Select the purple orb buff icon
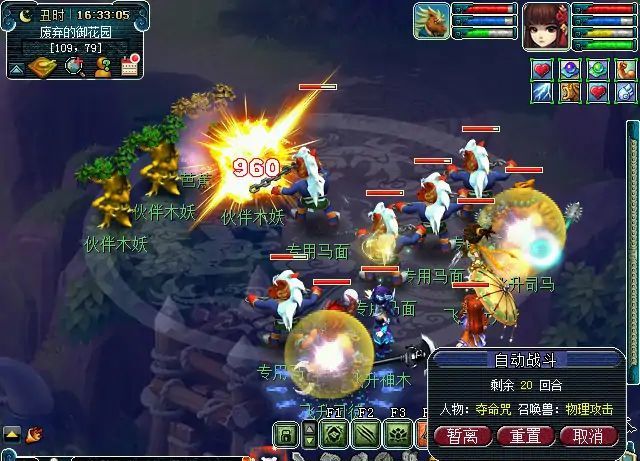This screenshot has width=640, height=461. click(570, 69)
